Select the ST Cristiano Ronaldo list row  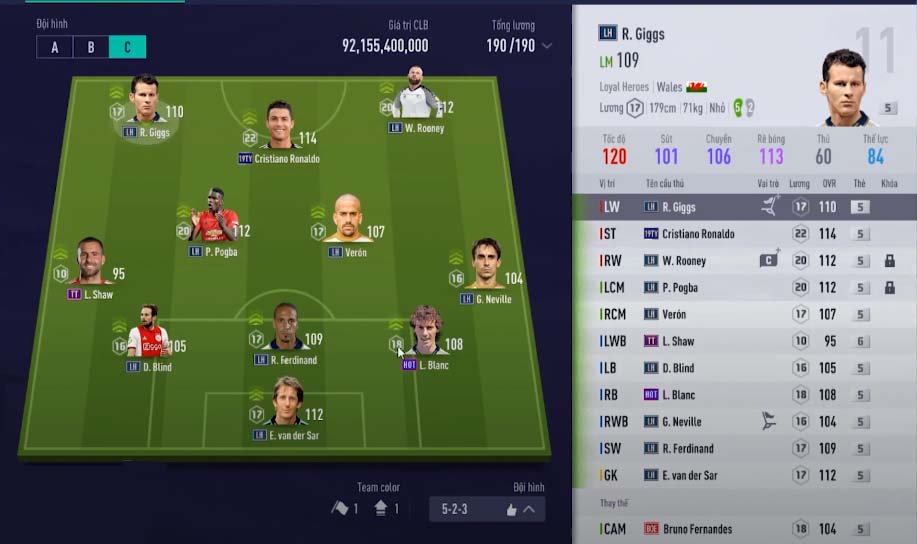click(743, 234)
